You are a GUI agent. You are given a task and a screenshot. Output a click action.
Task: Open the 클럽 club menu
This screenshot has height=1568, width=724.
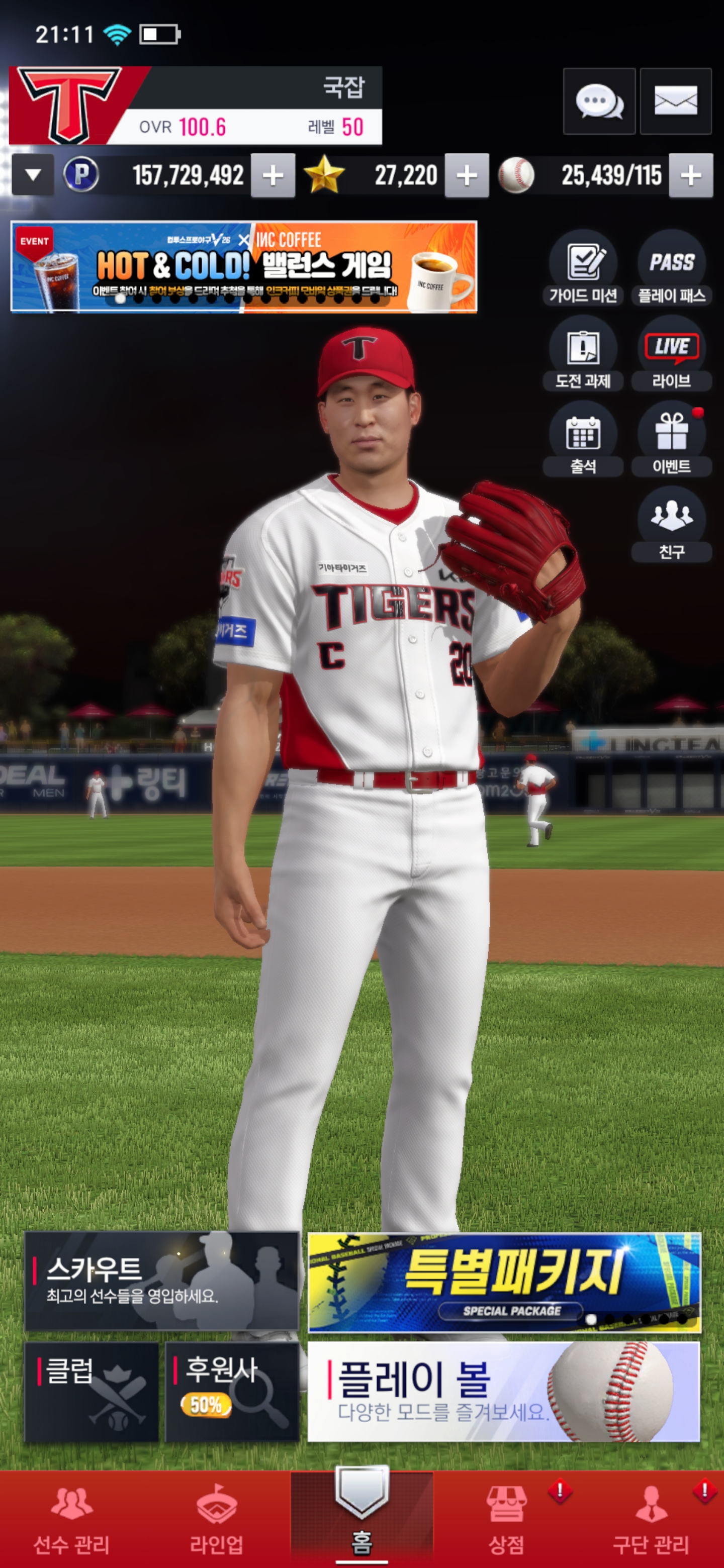(92, 1392)
